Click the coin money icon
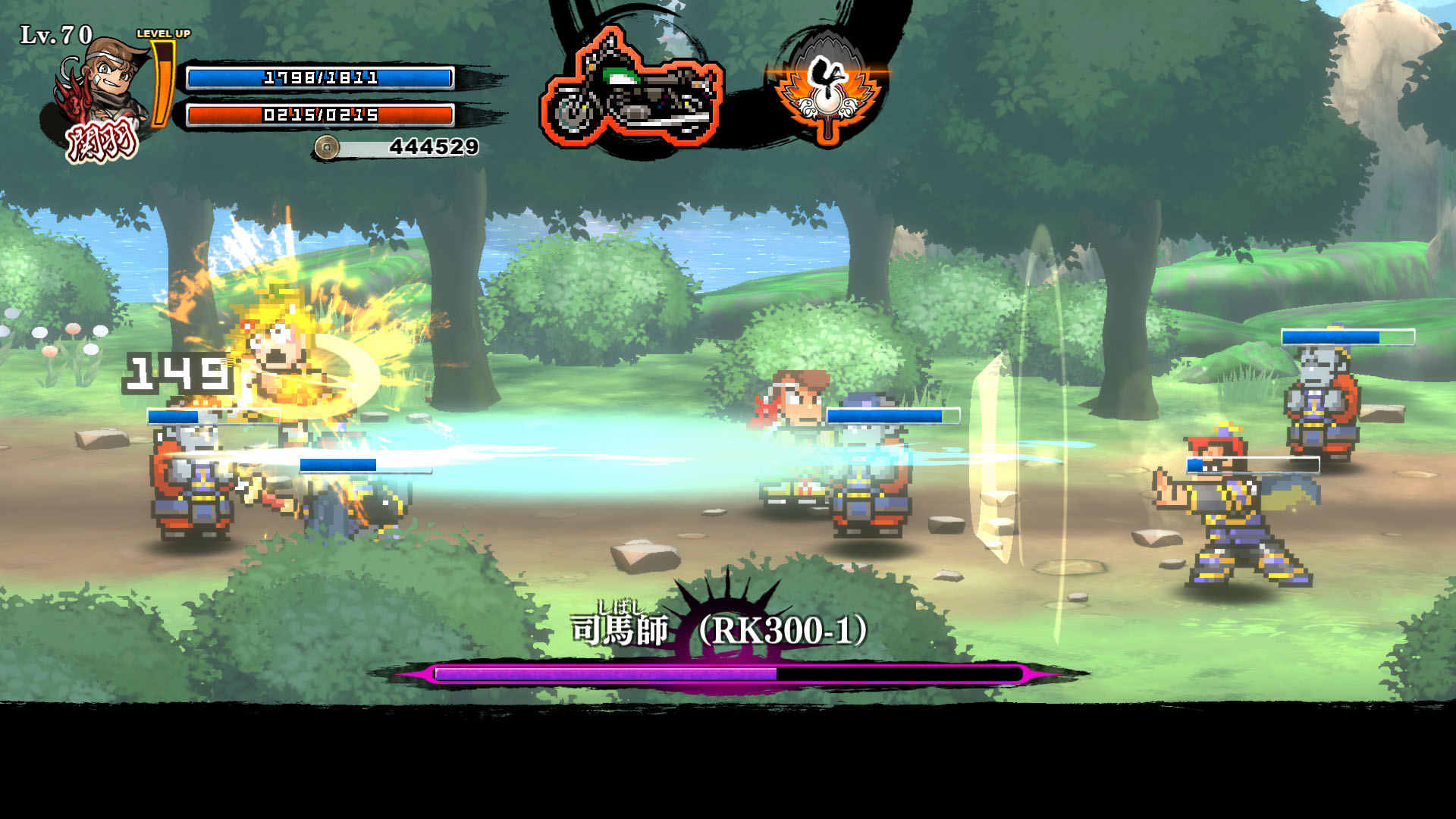Image resolution: width=1456 pixels, height=819 pixels. point(327,147)
